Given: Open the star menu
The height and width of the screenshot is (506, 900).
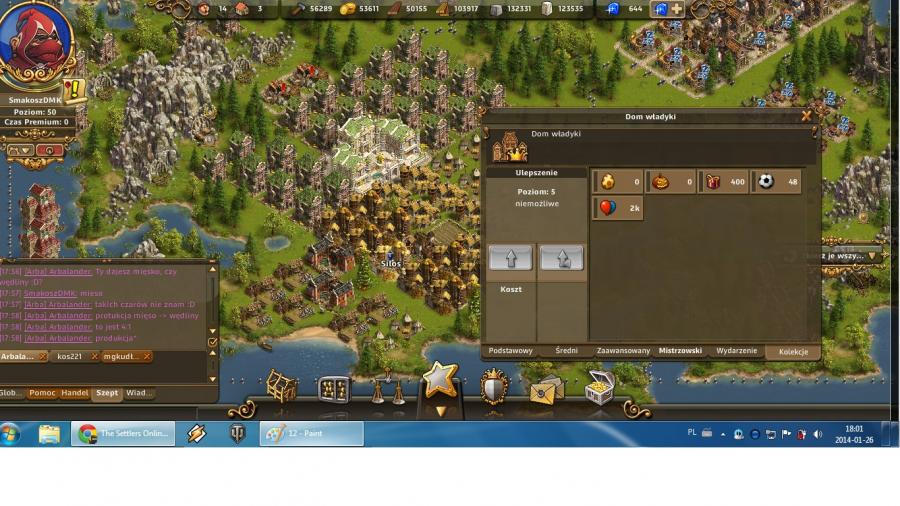Looking at the screenshot, I should click(439, 383).
